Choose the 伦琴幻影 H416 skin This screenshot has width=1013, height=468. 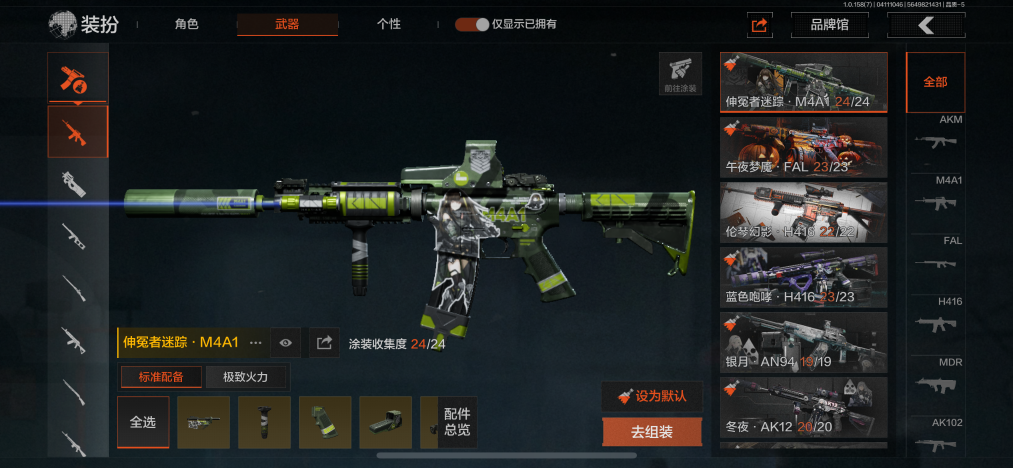pyautogui.click(x=803, y=212)
